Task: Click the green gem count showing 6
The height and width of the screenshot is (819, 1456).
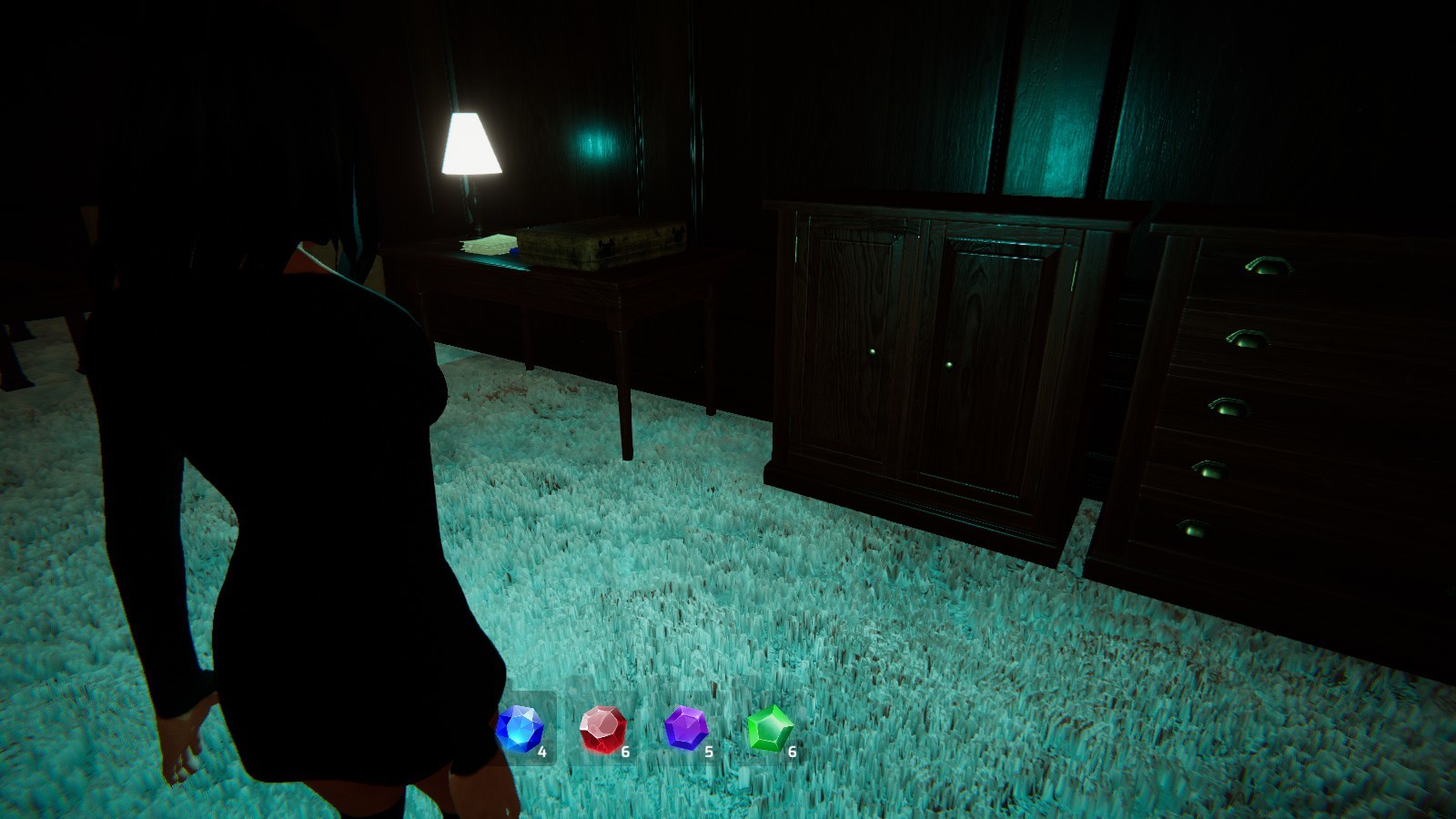Action: [x=791, y=752]
